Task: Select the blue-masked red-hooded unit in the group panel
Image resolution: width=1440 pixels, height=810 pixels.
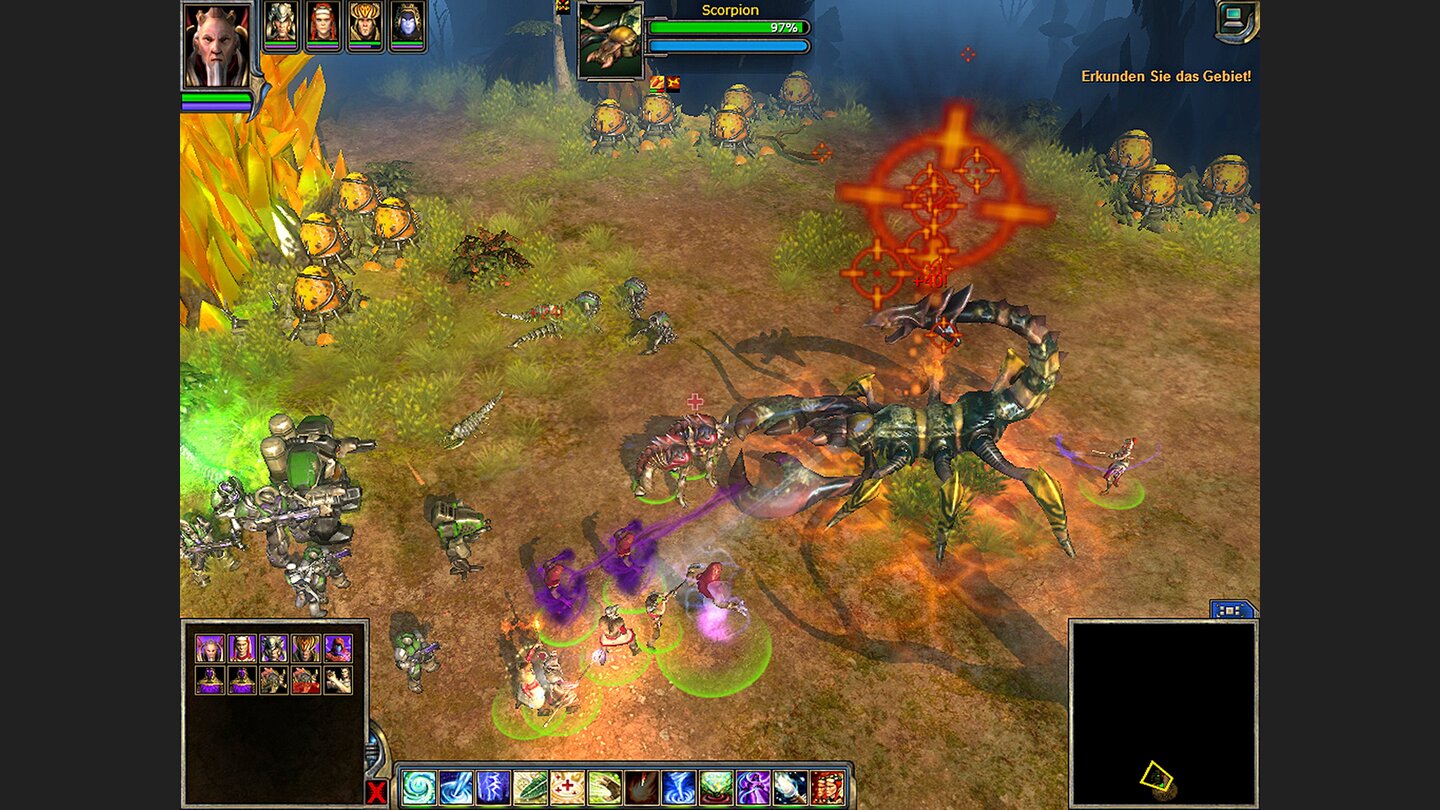Action: (x=338, y=648)
